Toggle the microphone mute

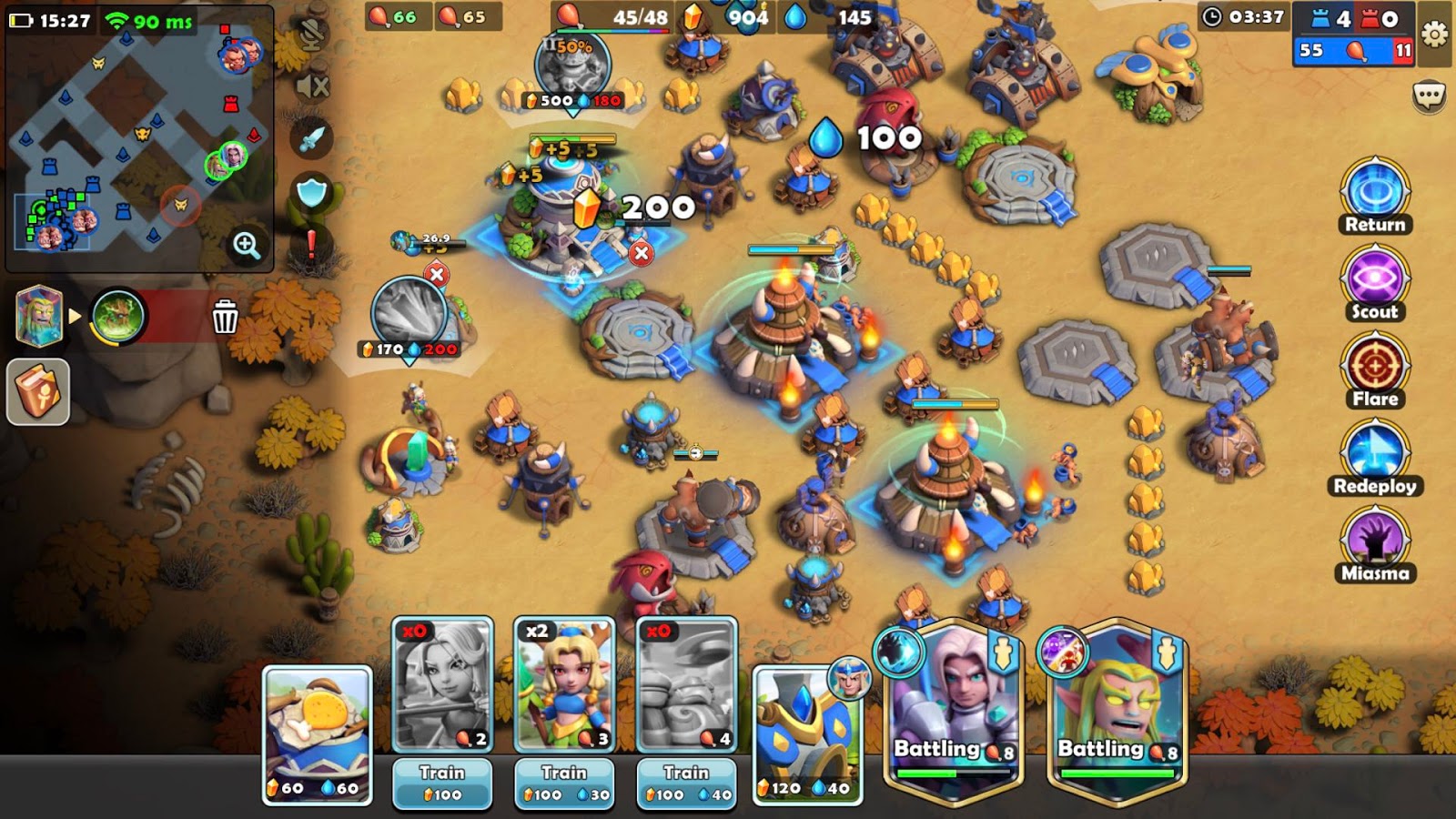point(309,36)
